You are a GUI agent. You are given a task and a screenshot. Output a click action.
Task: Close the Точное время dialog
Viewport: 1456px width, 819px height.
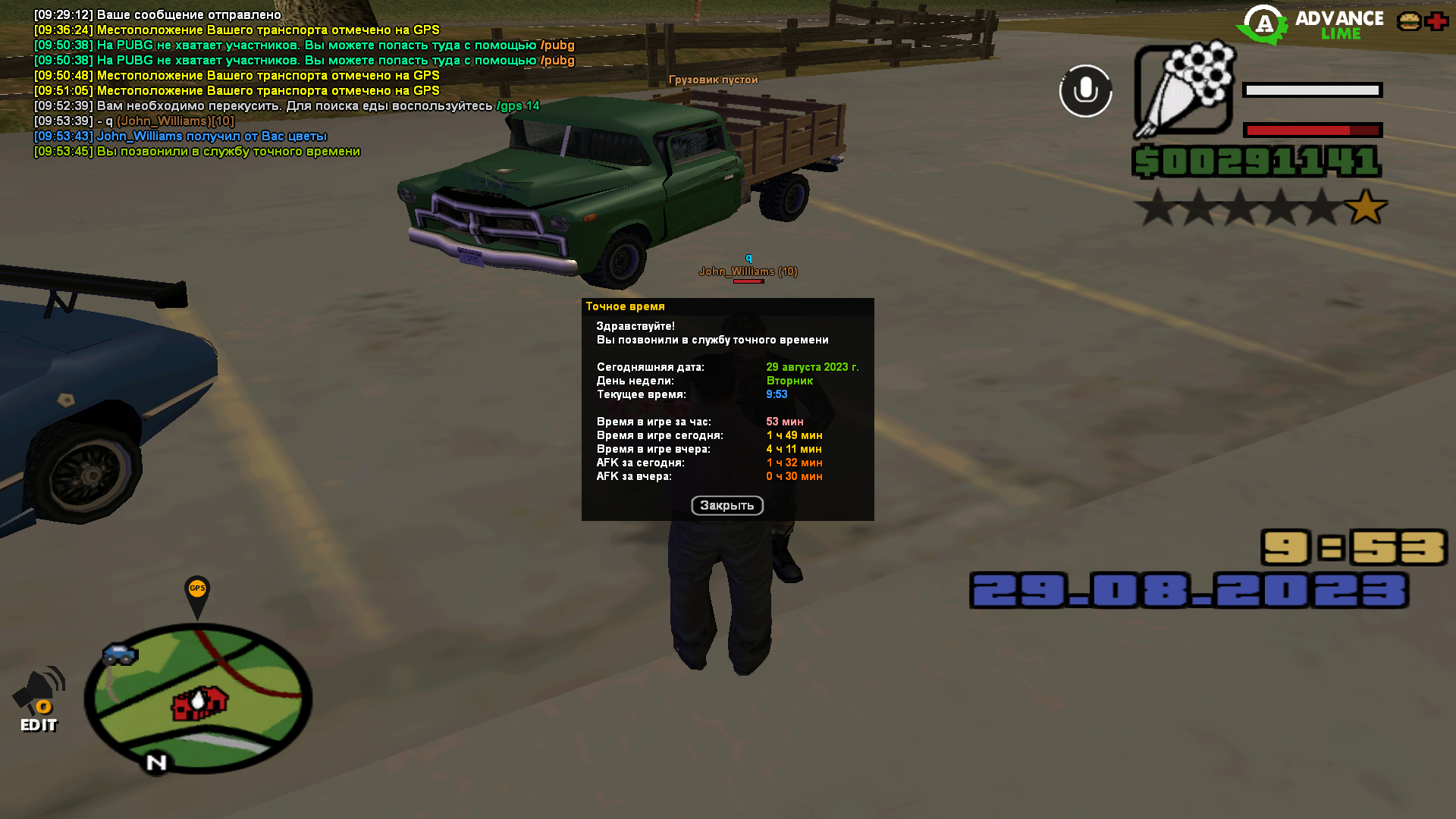(x=726, y=506)
